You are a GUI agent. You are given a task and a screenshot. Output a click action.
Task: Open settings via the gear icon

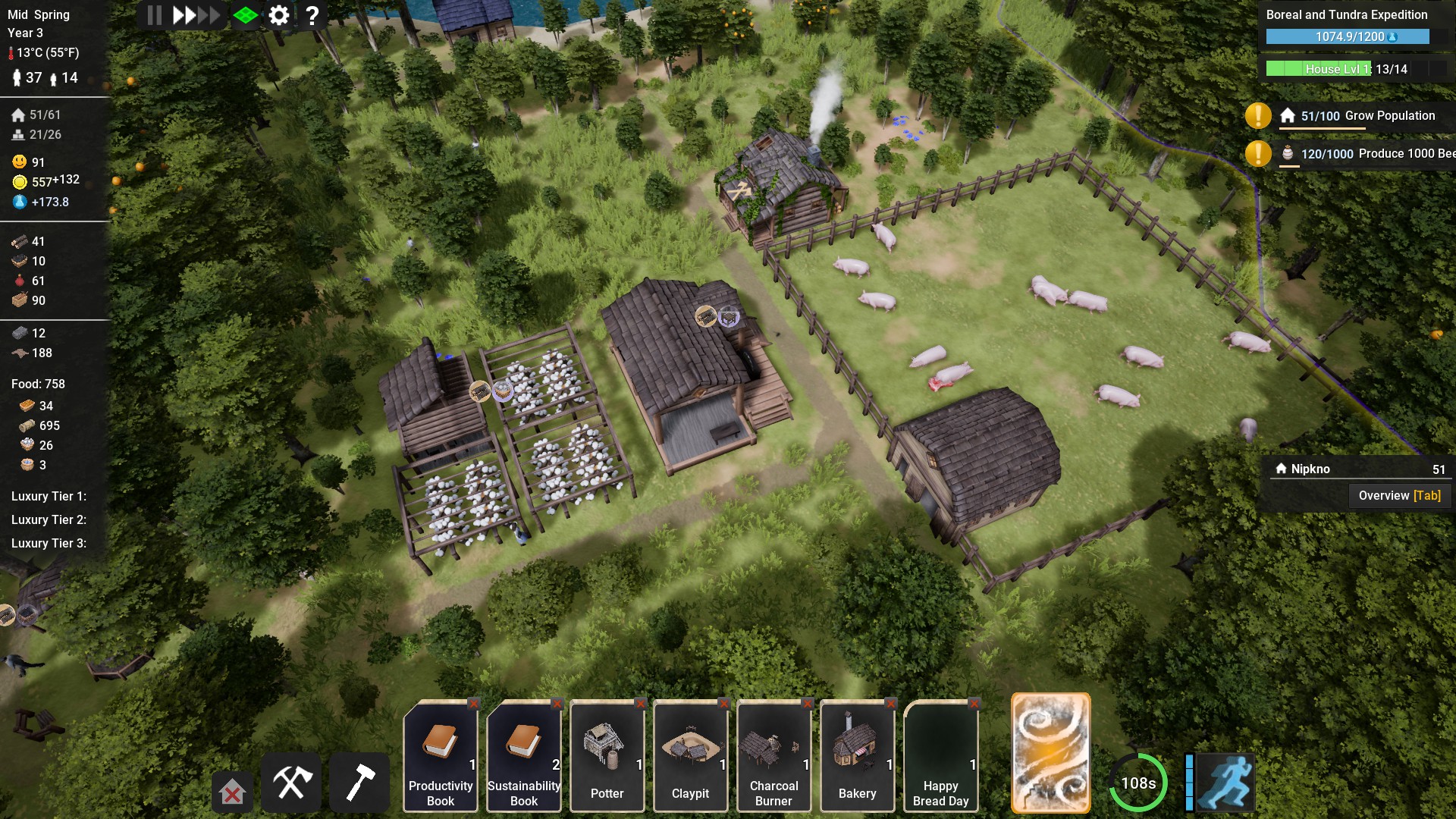(279, 15)
